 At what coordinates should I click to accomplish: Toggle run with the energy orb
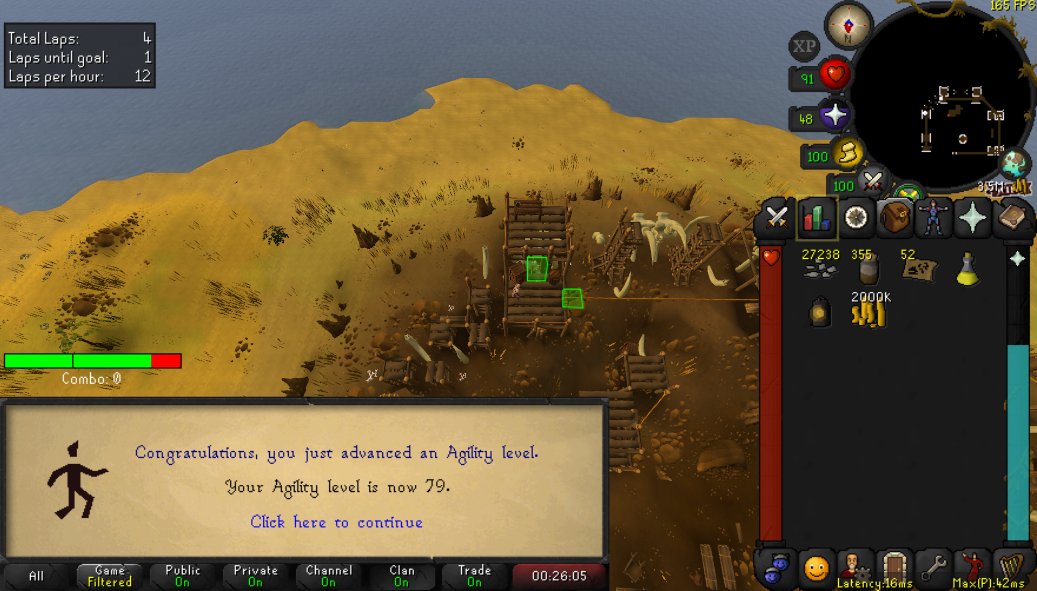(x=848, y=154)
